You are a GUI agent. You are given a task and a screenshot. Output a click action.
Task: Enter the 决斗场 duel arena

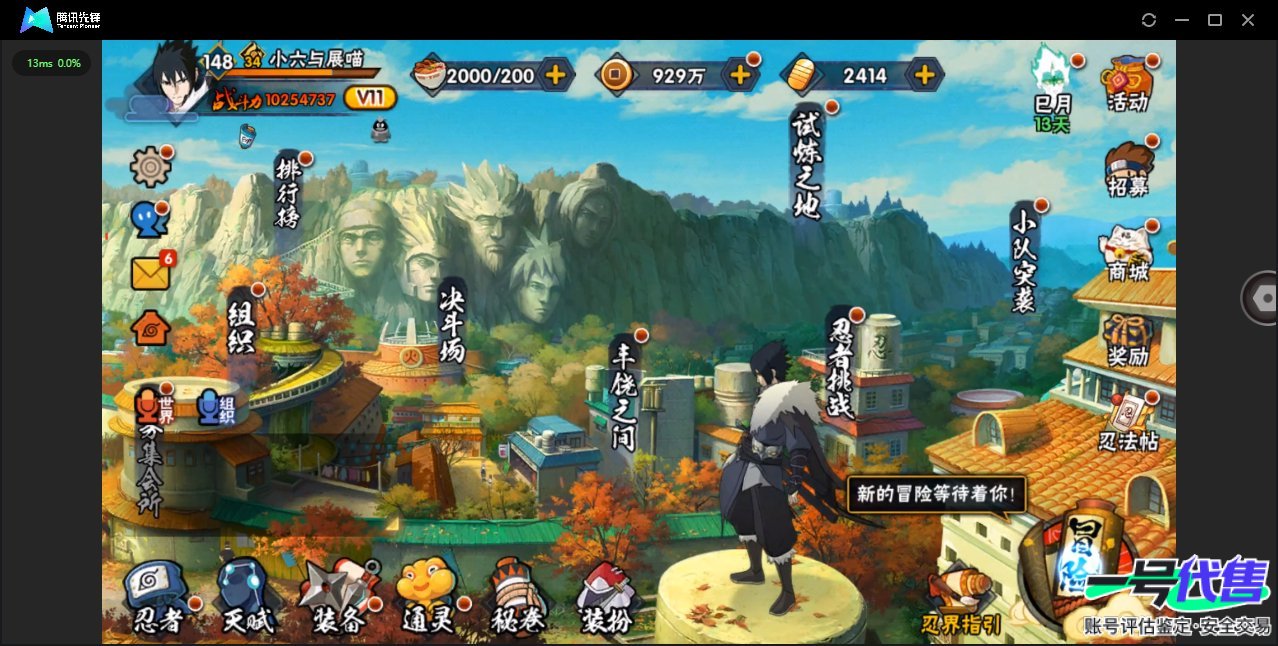point(453,322)
